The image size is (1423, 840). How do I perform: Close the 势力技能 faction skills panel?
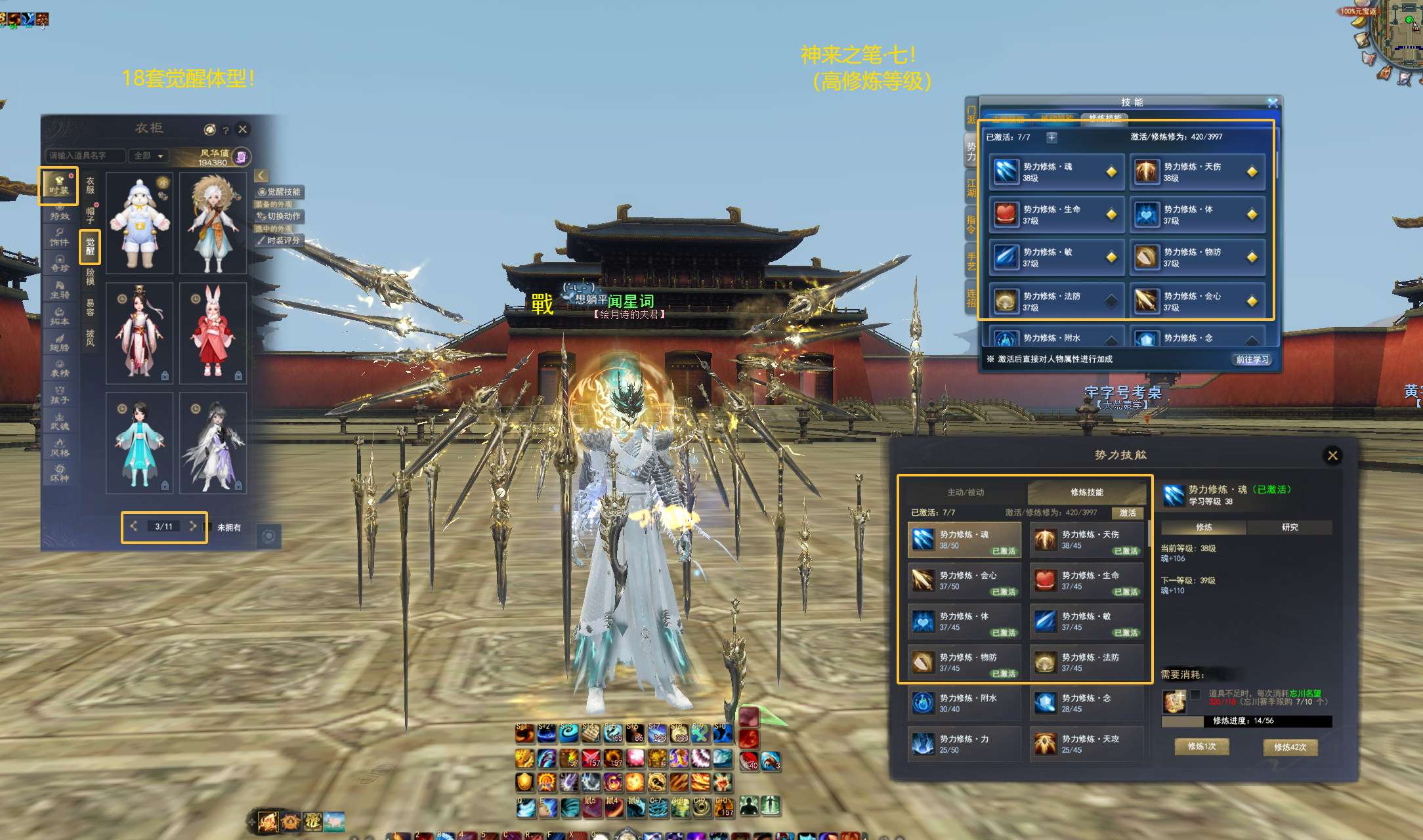[1332, 455]
